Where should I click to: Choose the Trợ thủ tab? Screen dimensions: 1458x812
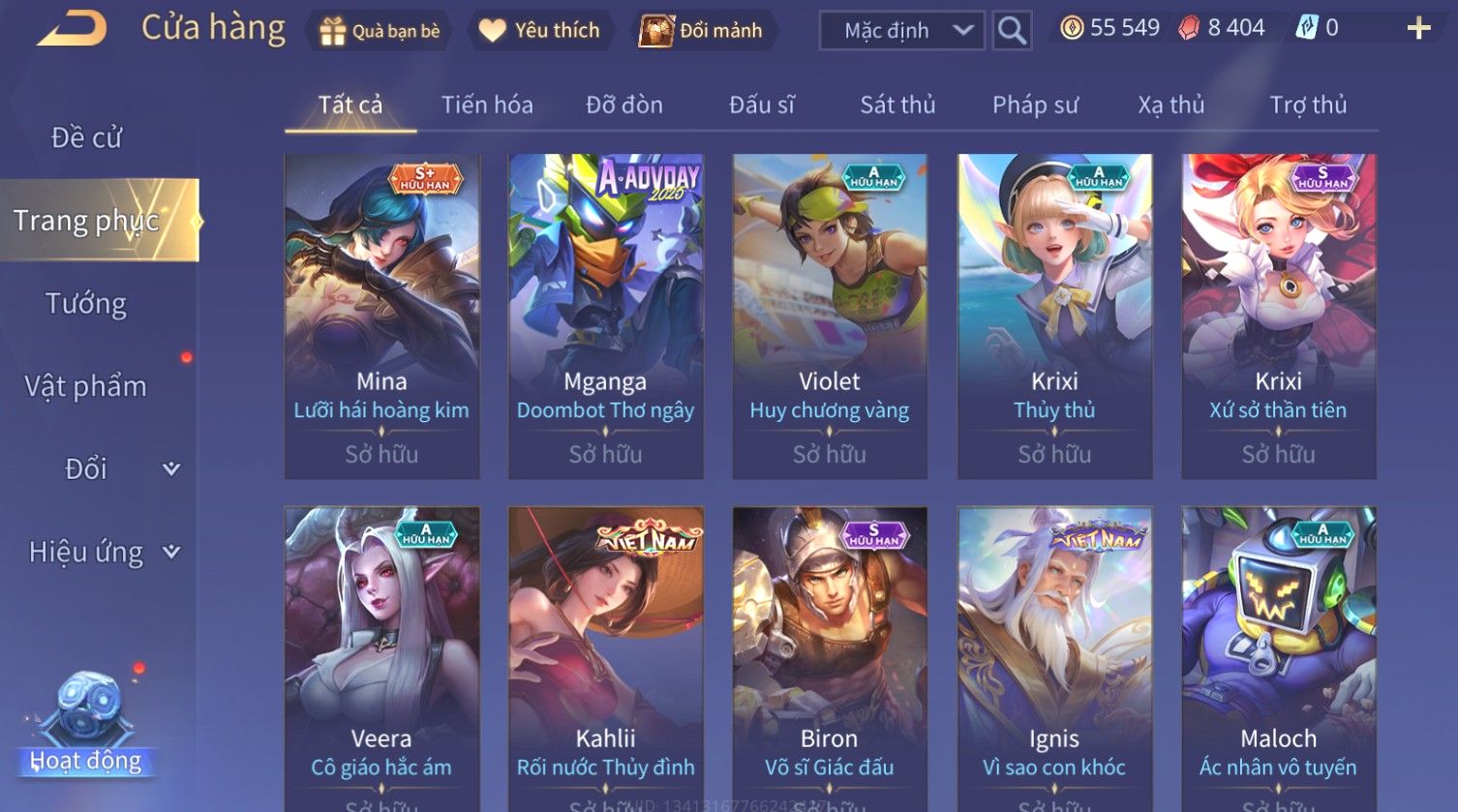pos(1308,105)
